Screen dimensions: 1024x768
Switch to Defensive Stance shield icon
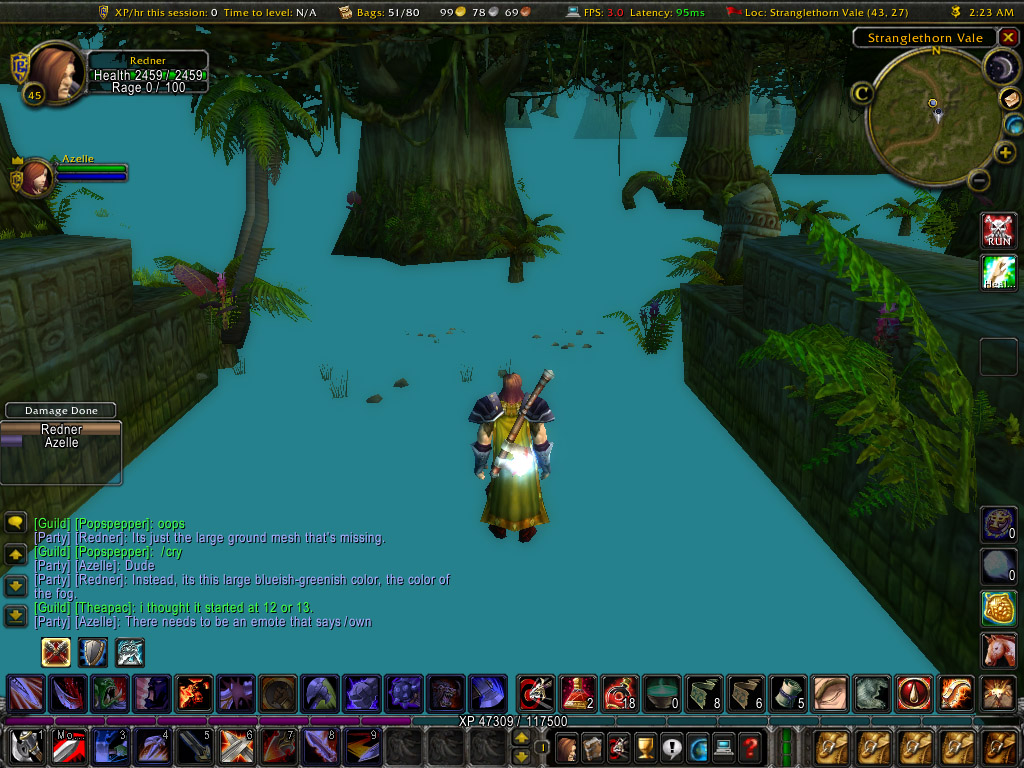point(93,652)
